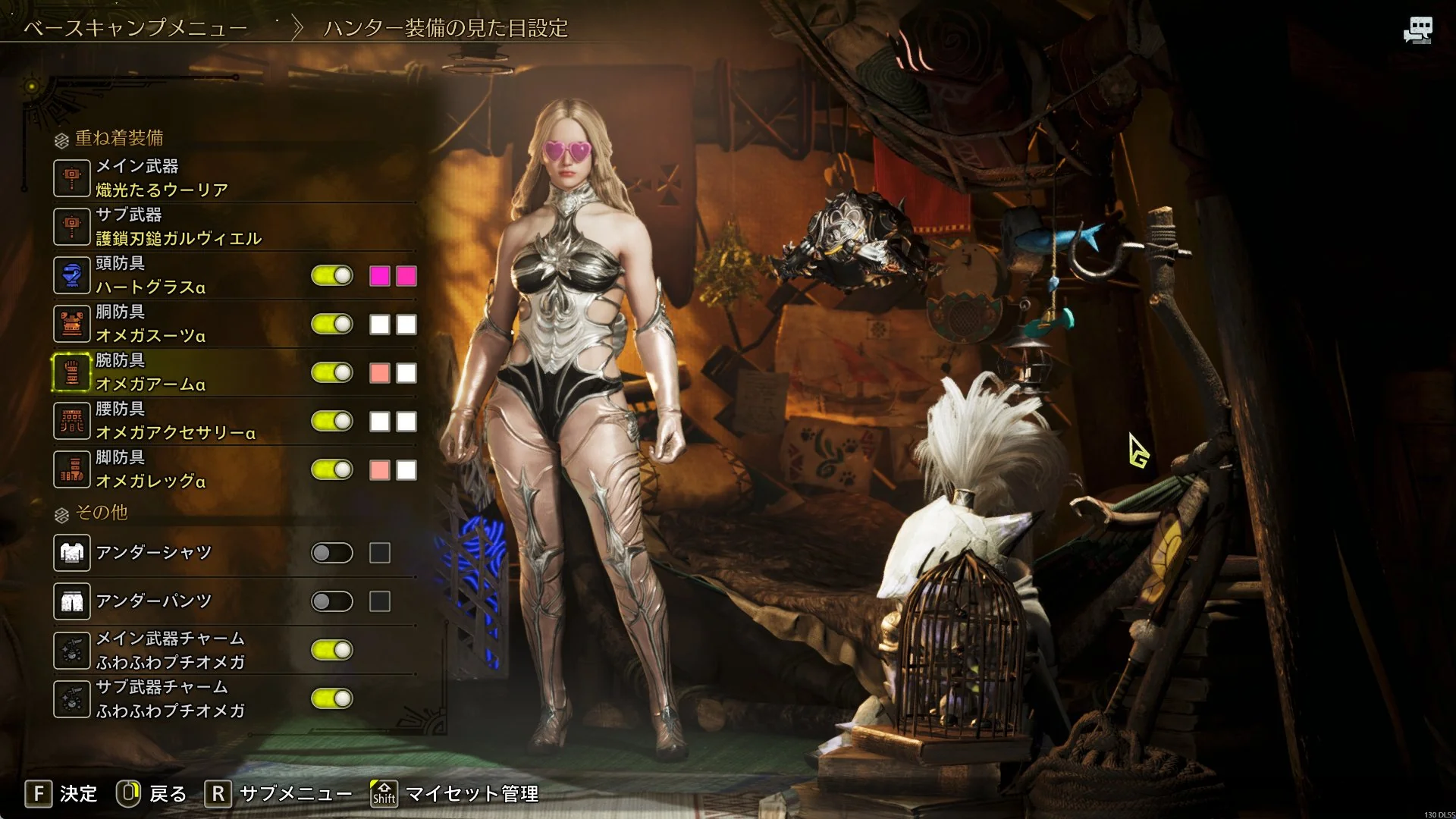Viewport: 1456px width, 819px height.
Task: Toggle the サブ武器チャーム charm display
Action: (x=332, y=698)
